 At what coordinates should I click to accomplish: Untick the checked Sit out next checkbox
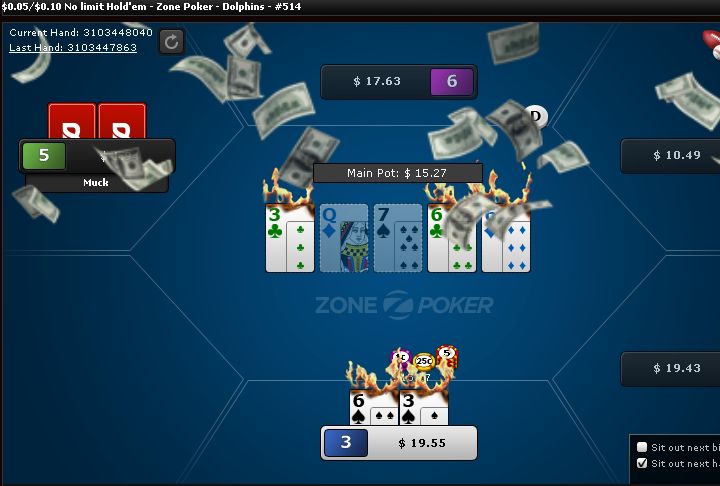coord(642,463)
